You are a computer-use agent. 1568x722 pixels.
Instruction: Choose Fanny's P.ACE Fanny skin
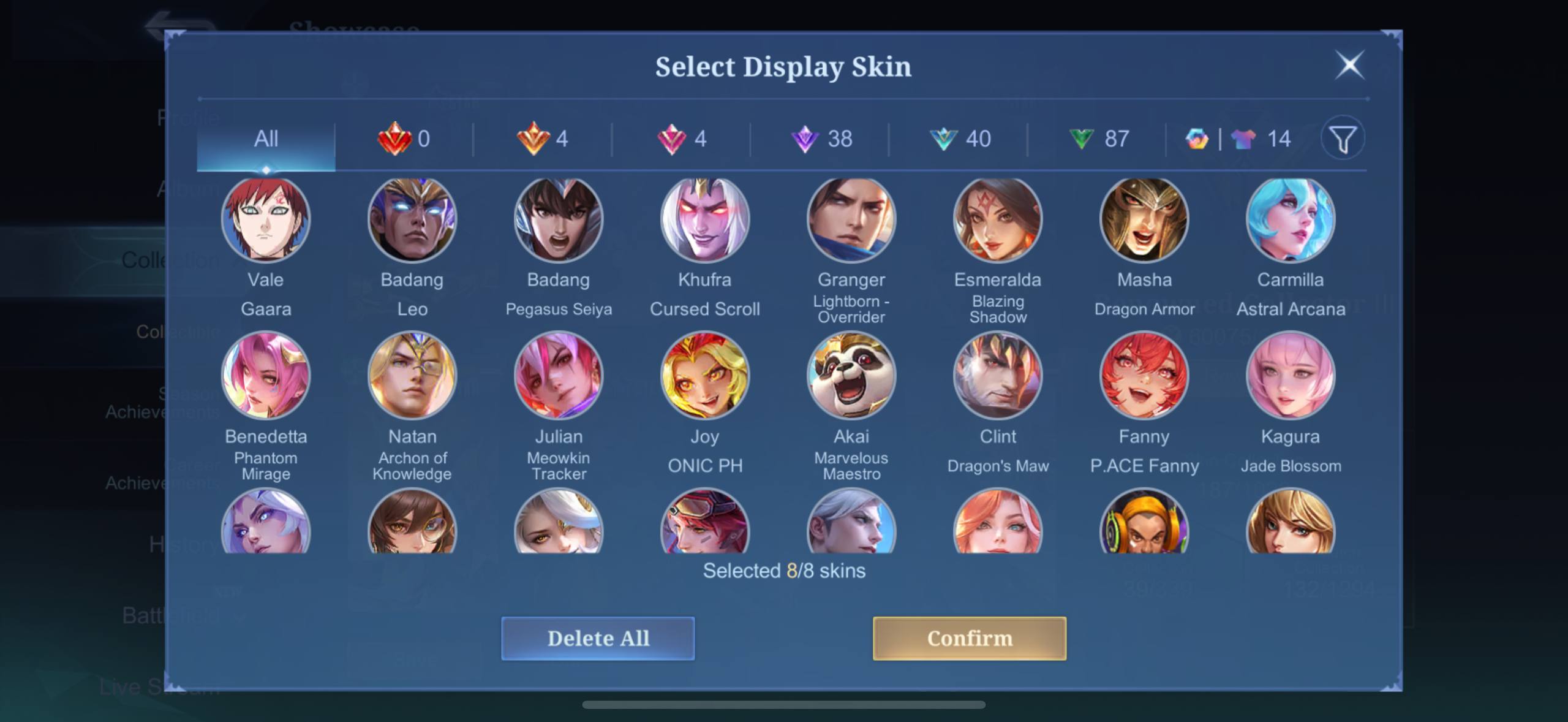point(1144,376)
